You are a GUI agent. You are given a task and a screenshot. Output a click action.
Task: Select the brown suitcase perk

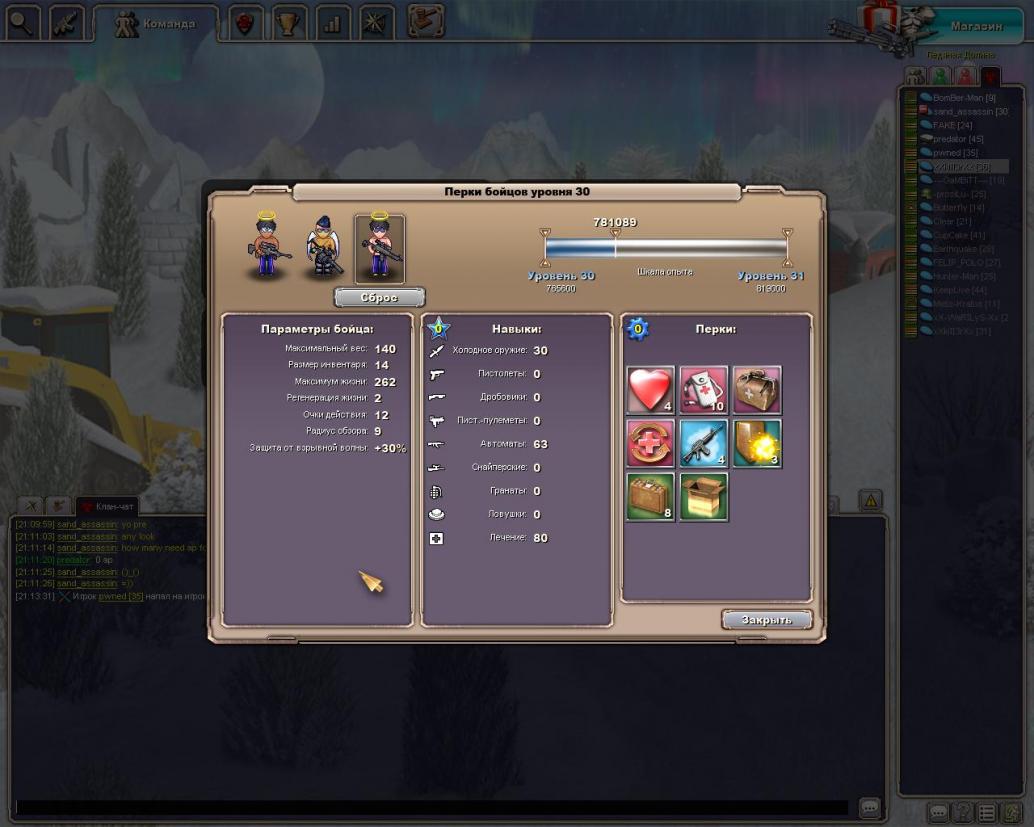tap(651, 497)
